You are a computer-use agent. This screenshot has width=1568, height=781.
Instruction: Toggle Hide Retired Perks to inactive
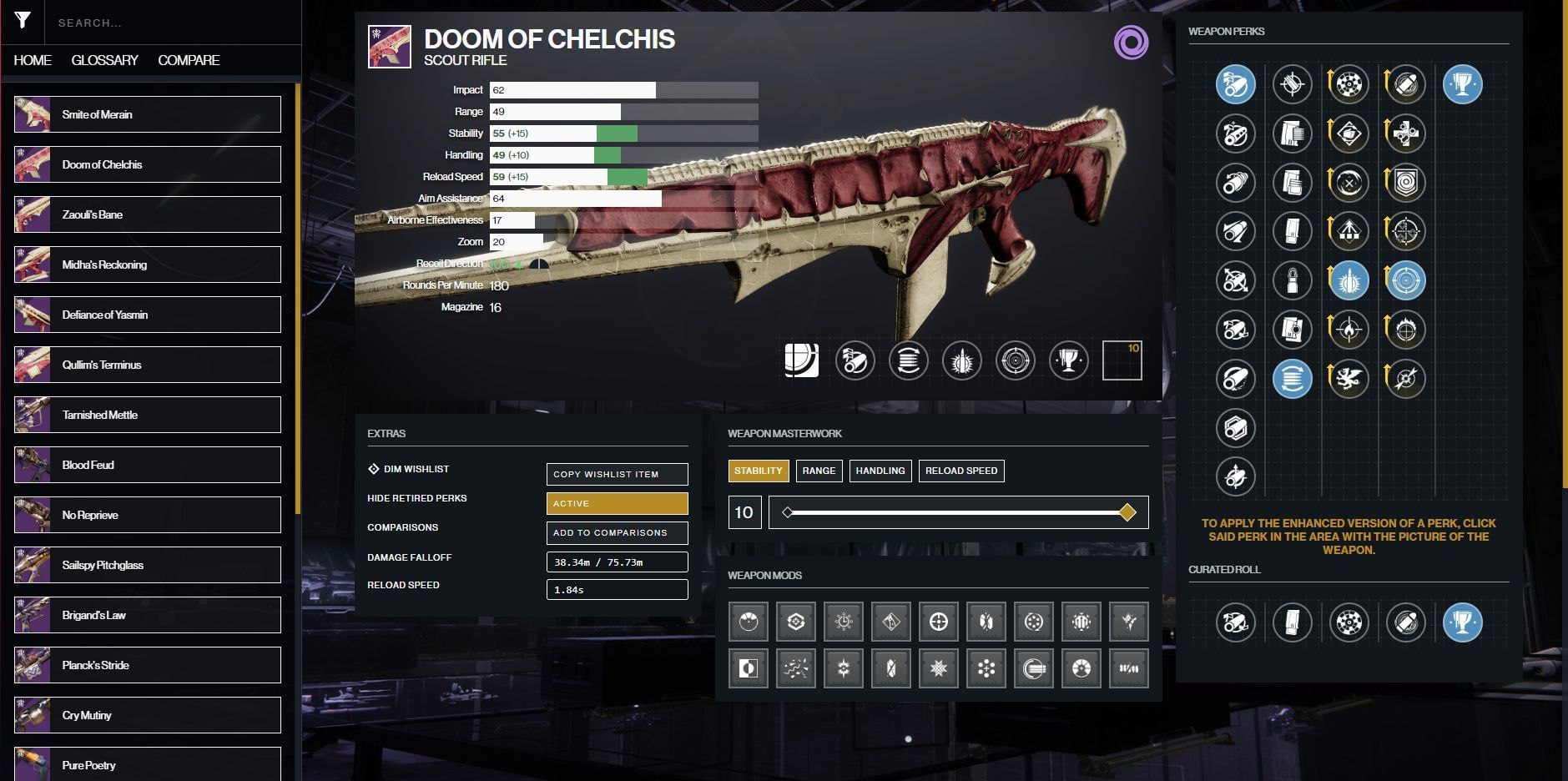click(617, 503)
